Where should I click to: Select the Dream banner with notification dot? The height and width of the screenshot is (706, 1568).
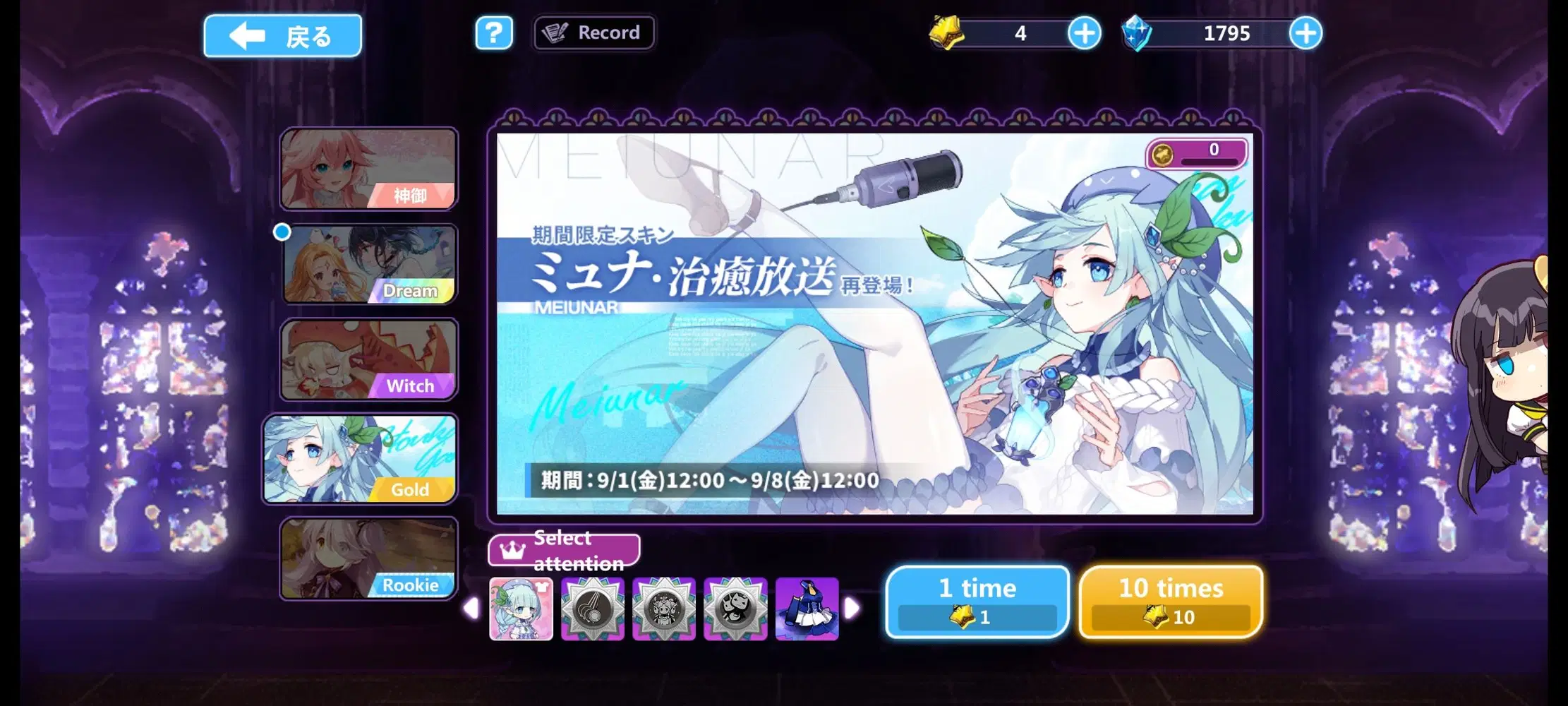tap(369, 265)
